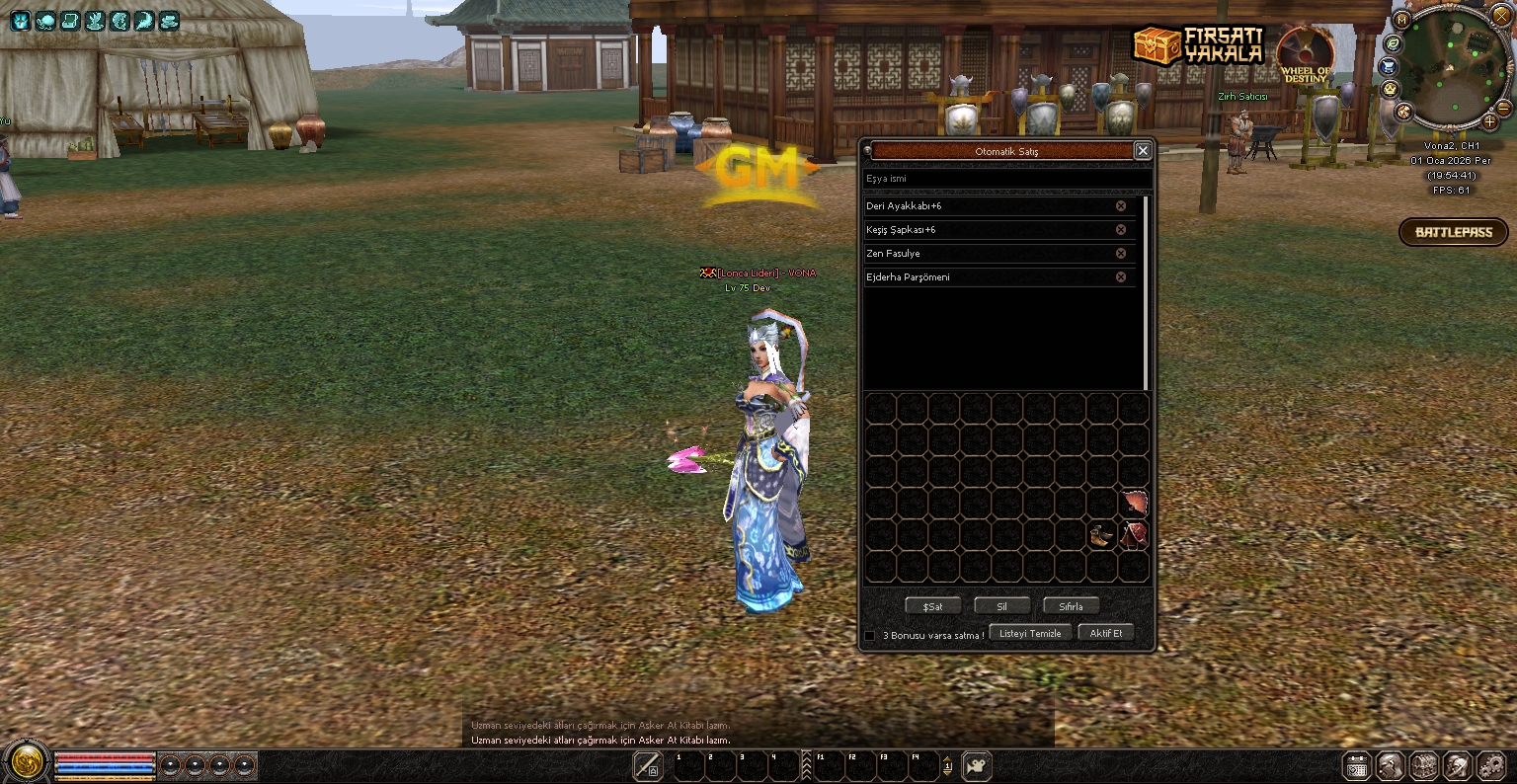Select the Ejderha Parşömeni list row
1517x784 pixels.
click(x=988, y=277)
